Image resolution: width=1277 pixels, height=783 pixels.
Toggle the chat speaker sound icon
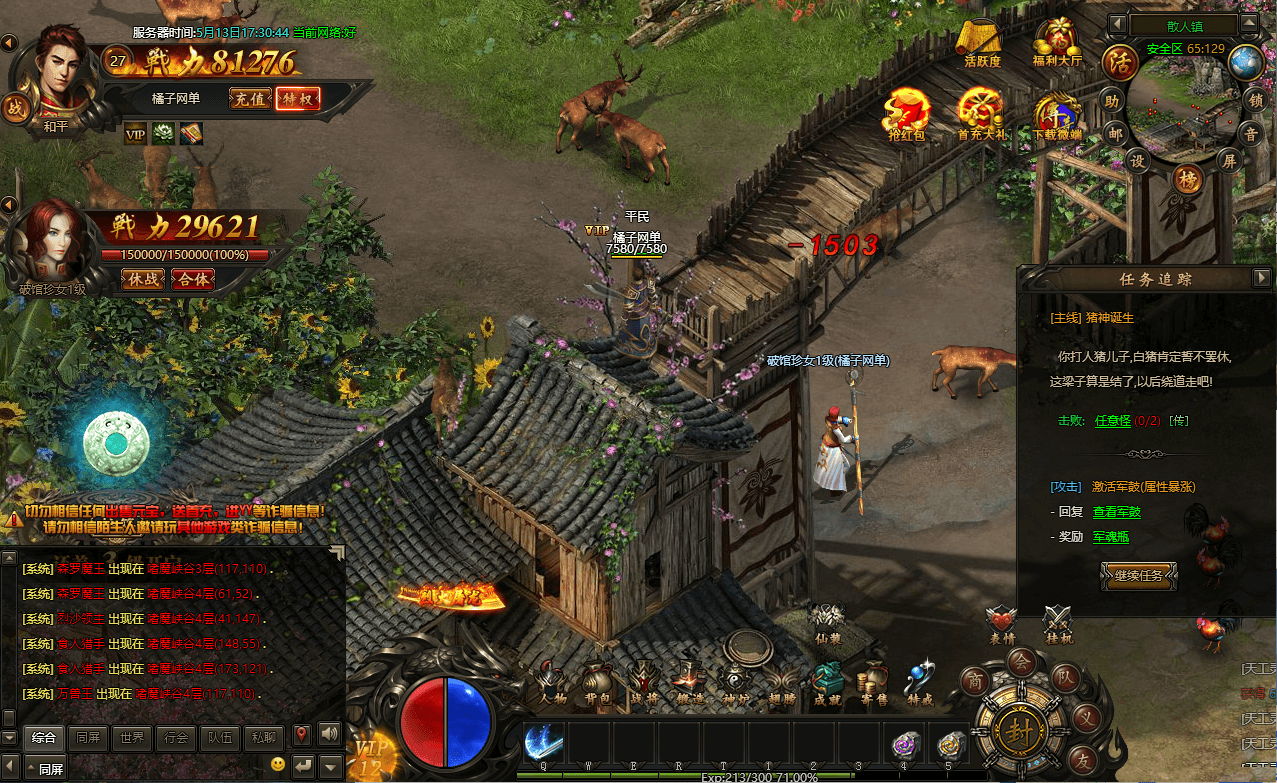(329, 735)
